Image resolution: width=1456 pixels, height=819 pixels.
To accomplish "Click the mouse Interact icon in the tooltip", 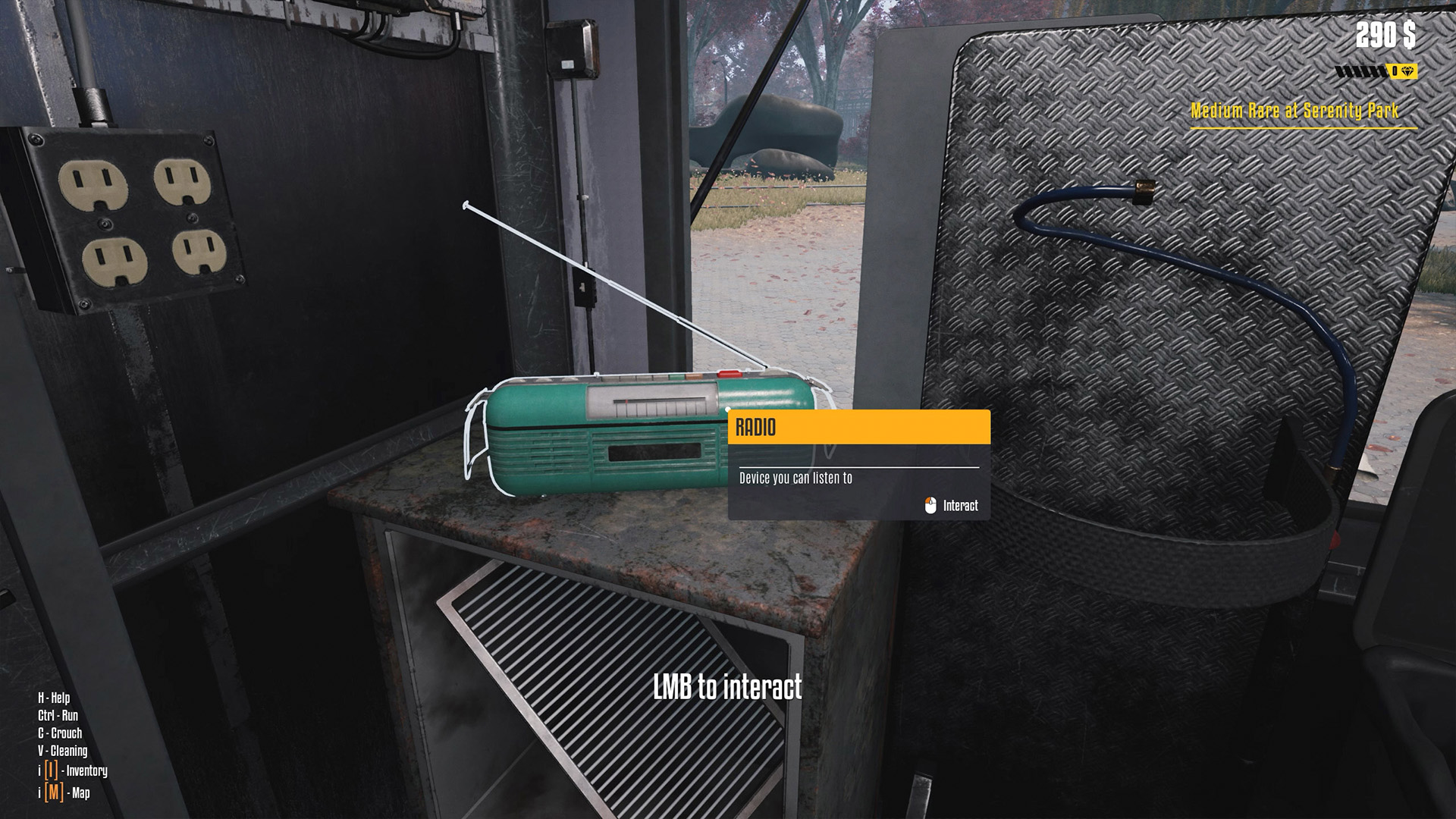I will tap(931, 504).
